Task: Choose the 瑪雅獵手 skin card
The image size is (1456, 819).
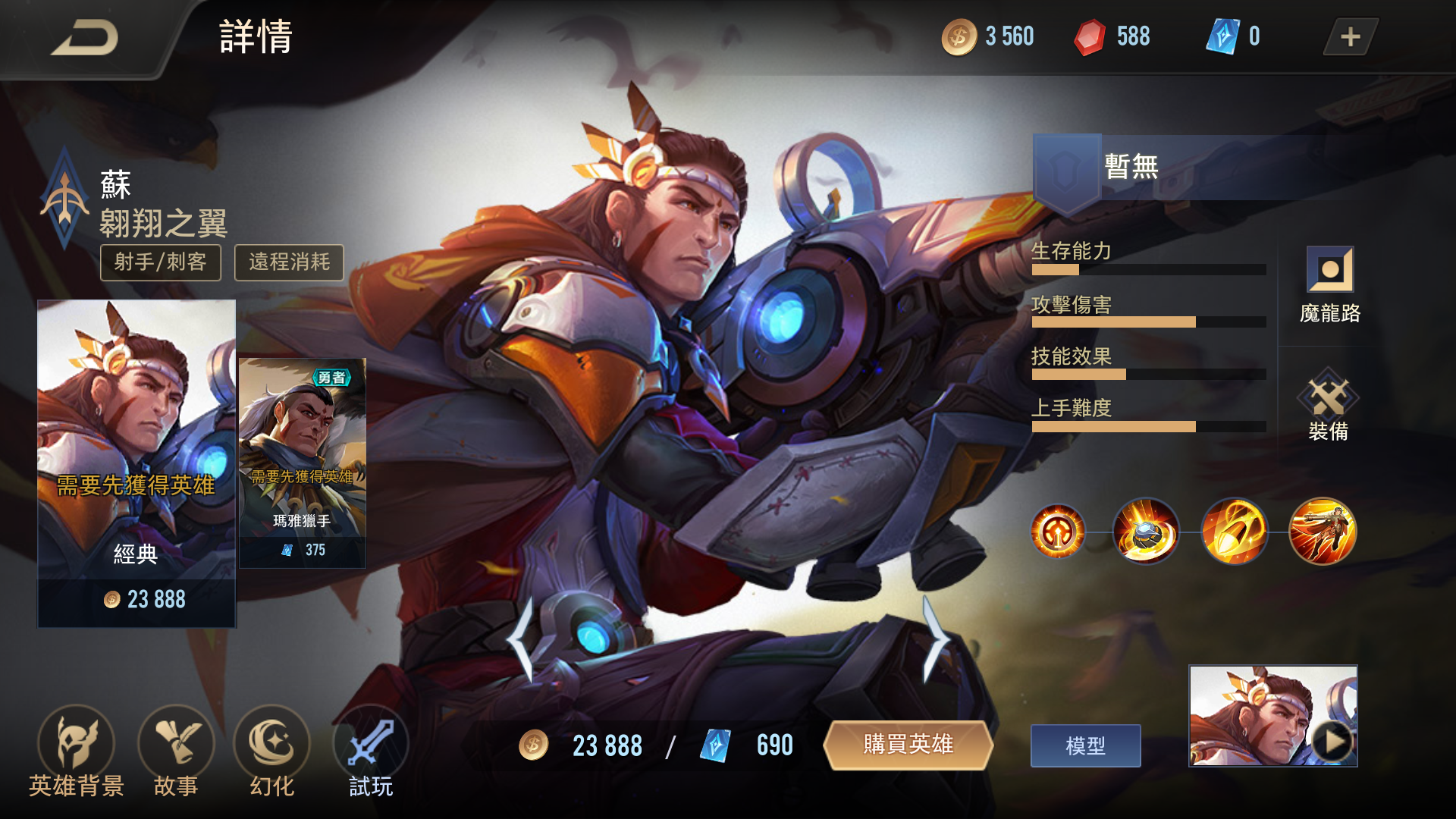Action: coord(303,463)
